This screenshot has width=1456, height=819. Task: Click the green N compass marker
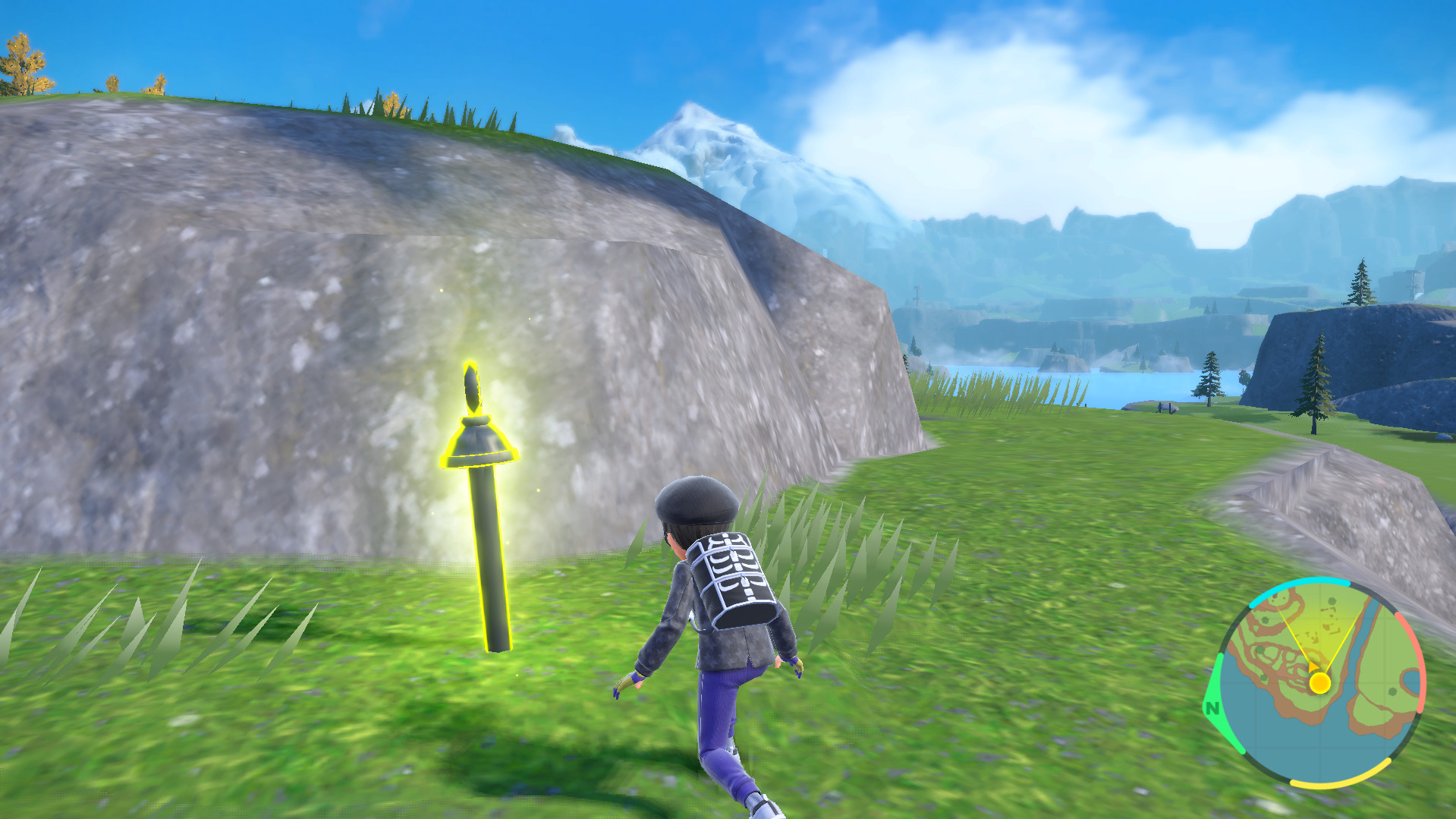coord(1212,707)
